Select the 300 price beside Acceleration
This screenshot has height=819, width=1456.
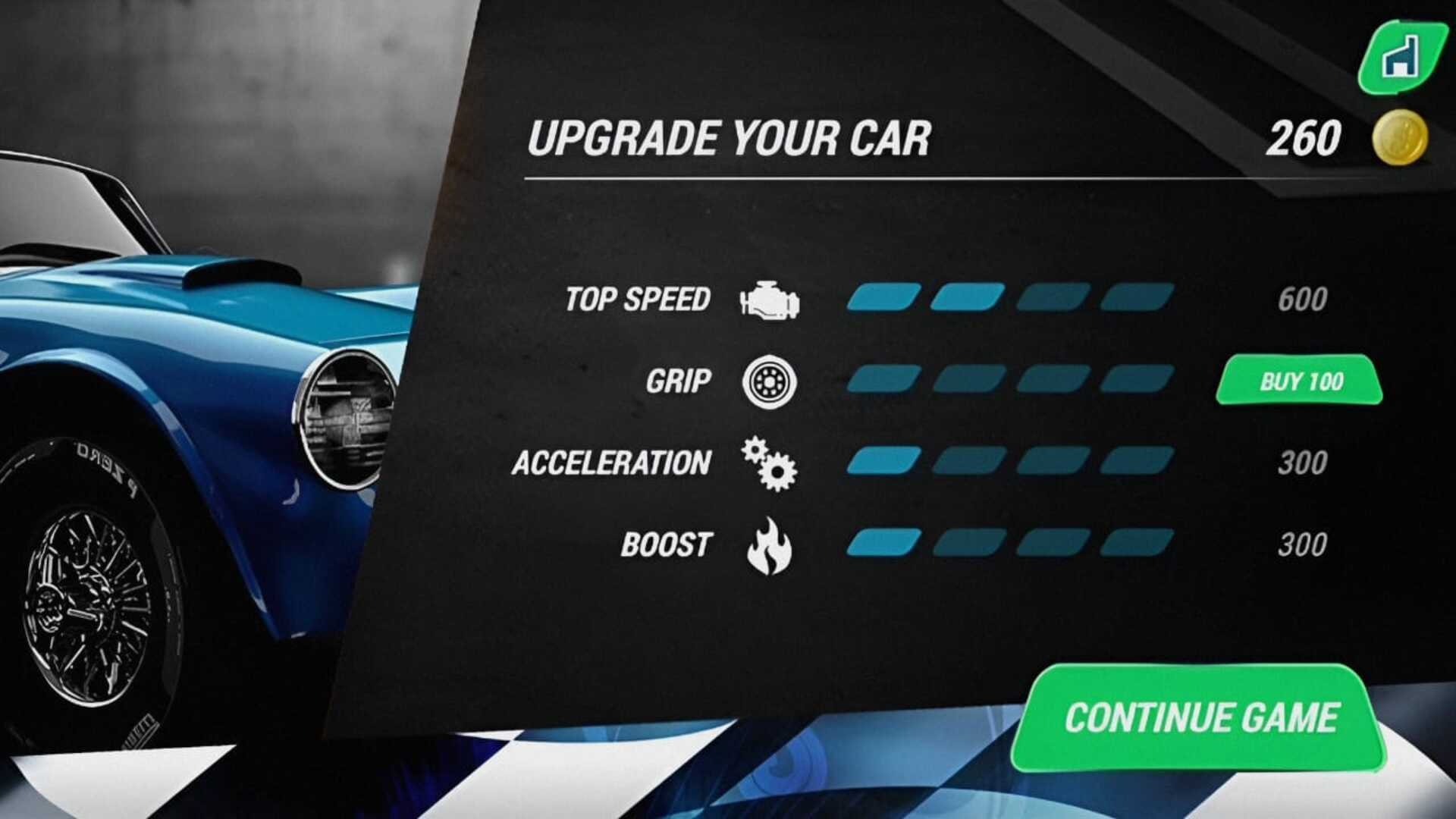tap(1305, 460)
